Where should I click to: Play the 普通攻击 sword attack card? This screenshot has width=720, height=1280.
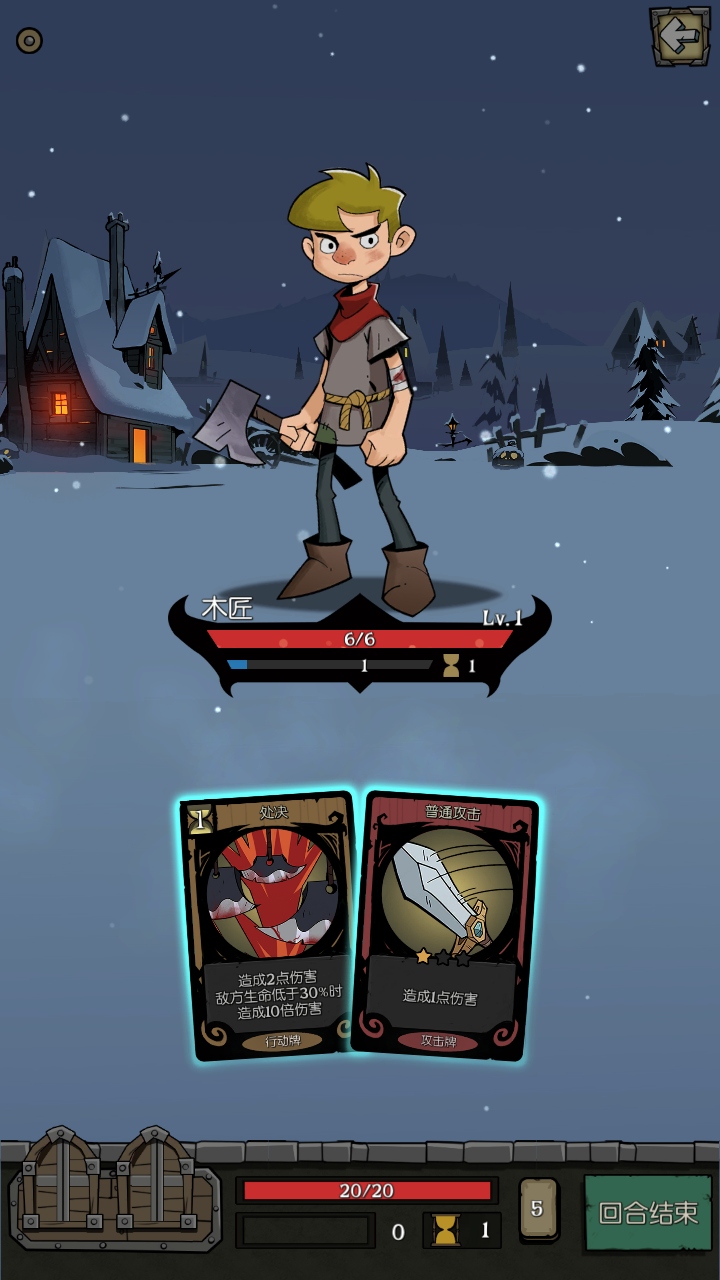446,925
